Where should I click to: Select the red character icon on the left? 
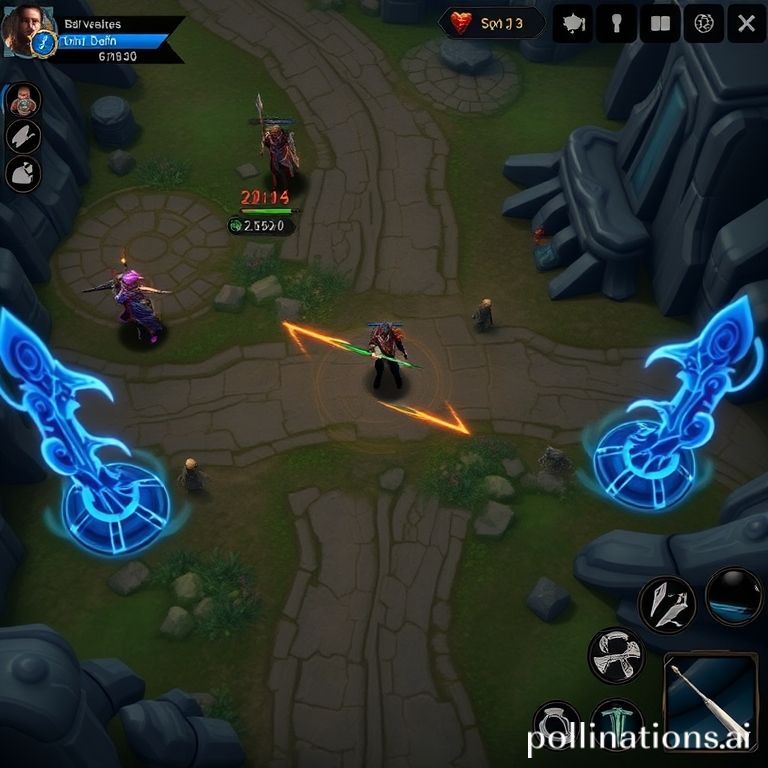click(x=23, y=100)
